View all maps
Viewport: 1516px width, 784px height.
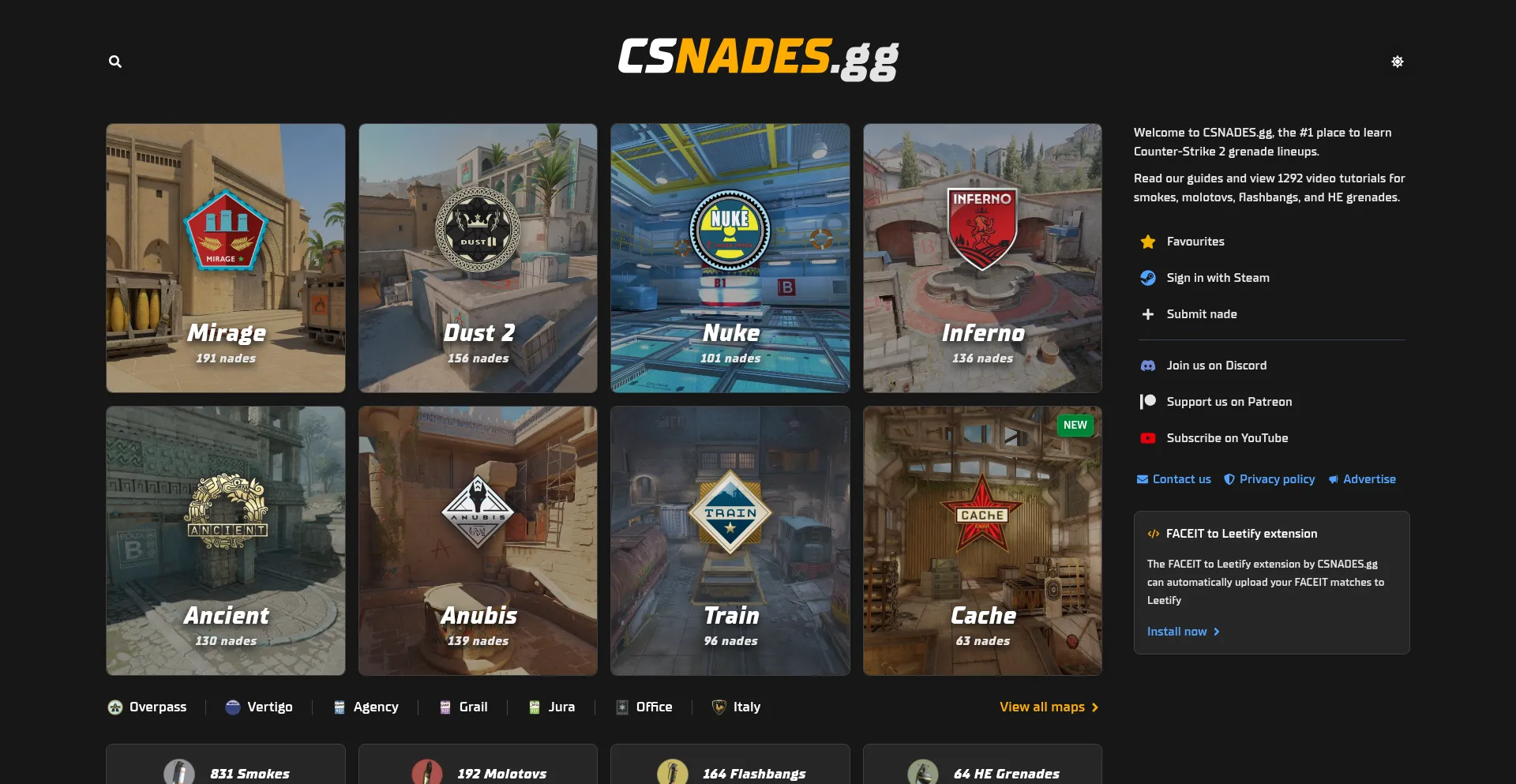pyautogui.click(x=1049, y=707)
